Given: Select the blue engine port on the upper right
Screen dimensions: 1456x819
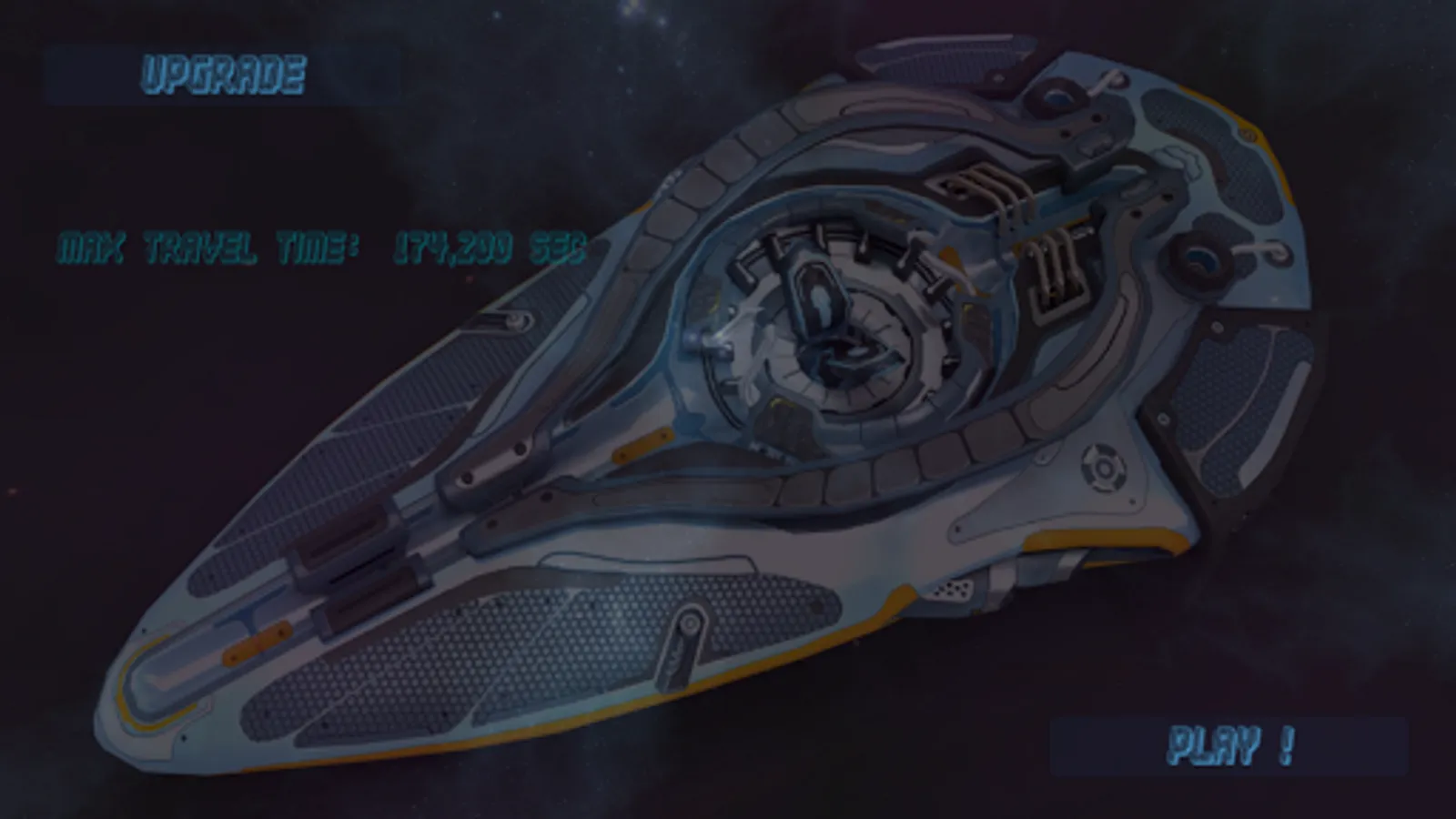Looking at the screenshot, I should [1201, 259].
